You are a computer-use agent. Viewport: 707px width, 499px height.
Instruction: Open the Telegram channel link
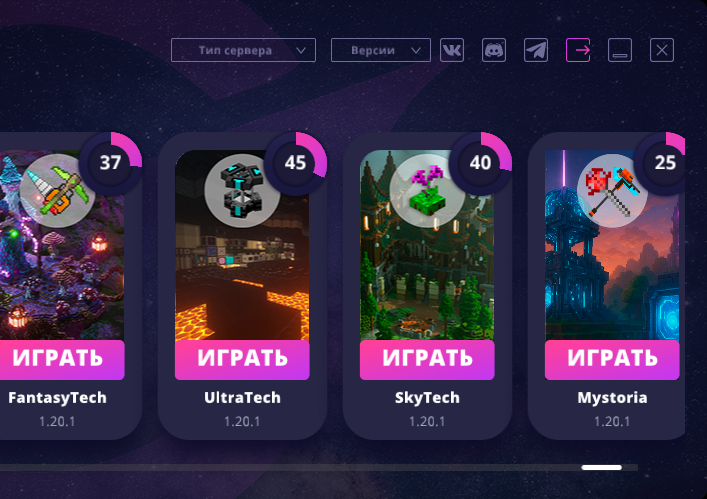pos(536,50)
